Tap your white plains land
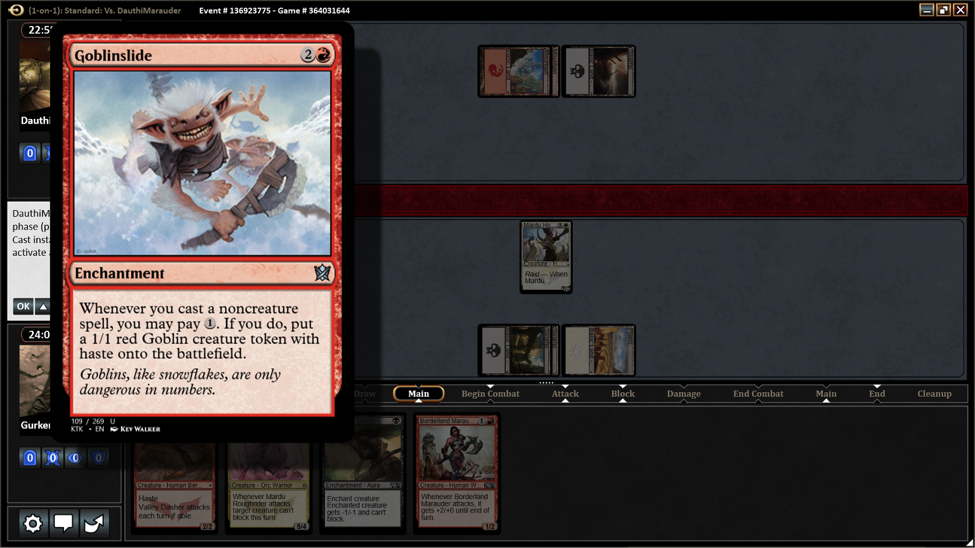The width and height of the screenshot is (975, 548). pyautogui.click(x=598, y=351)
